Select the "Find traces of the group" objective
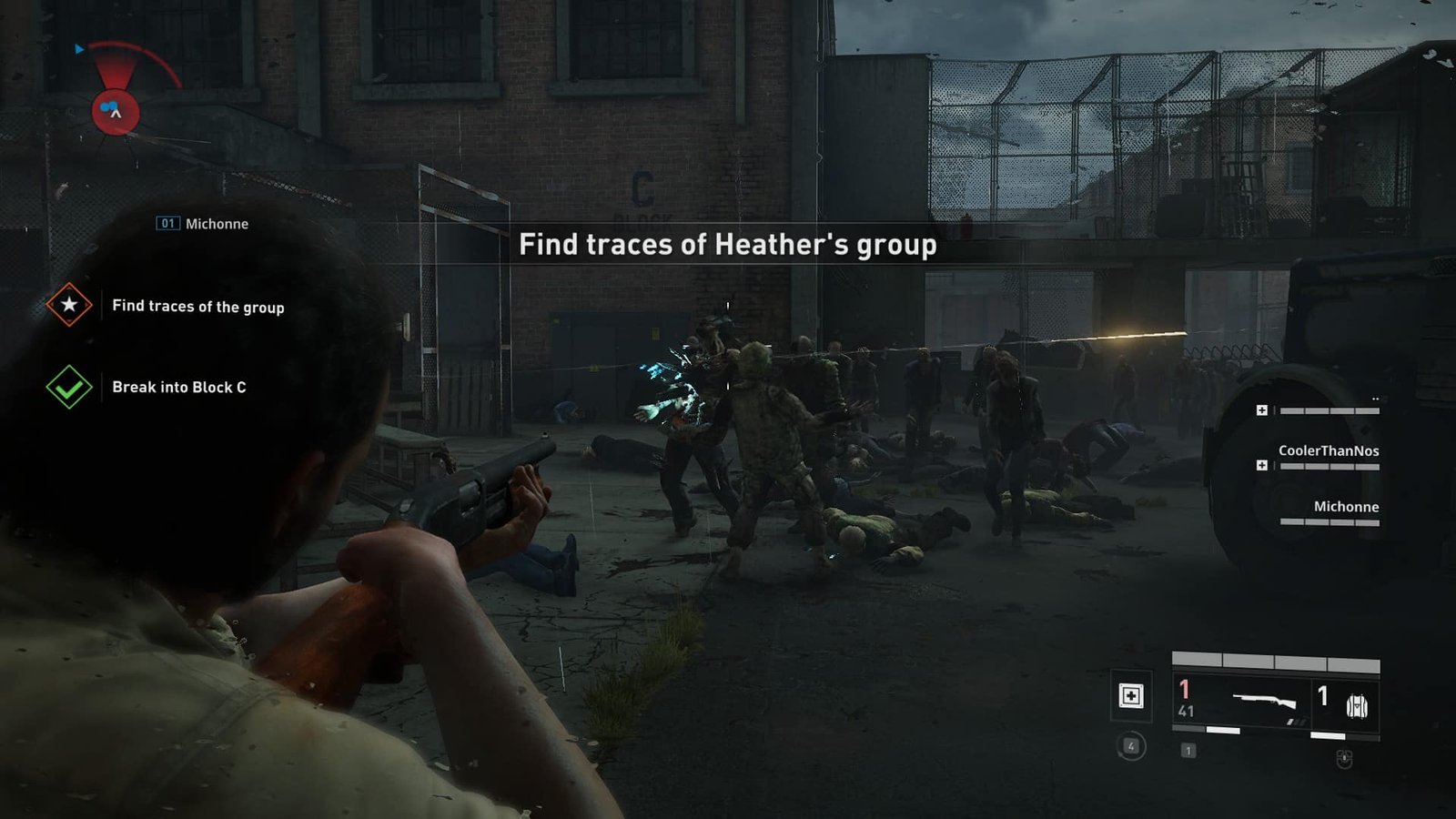This screenshot has width=1456, height=819. (197, 307)
